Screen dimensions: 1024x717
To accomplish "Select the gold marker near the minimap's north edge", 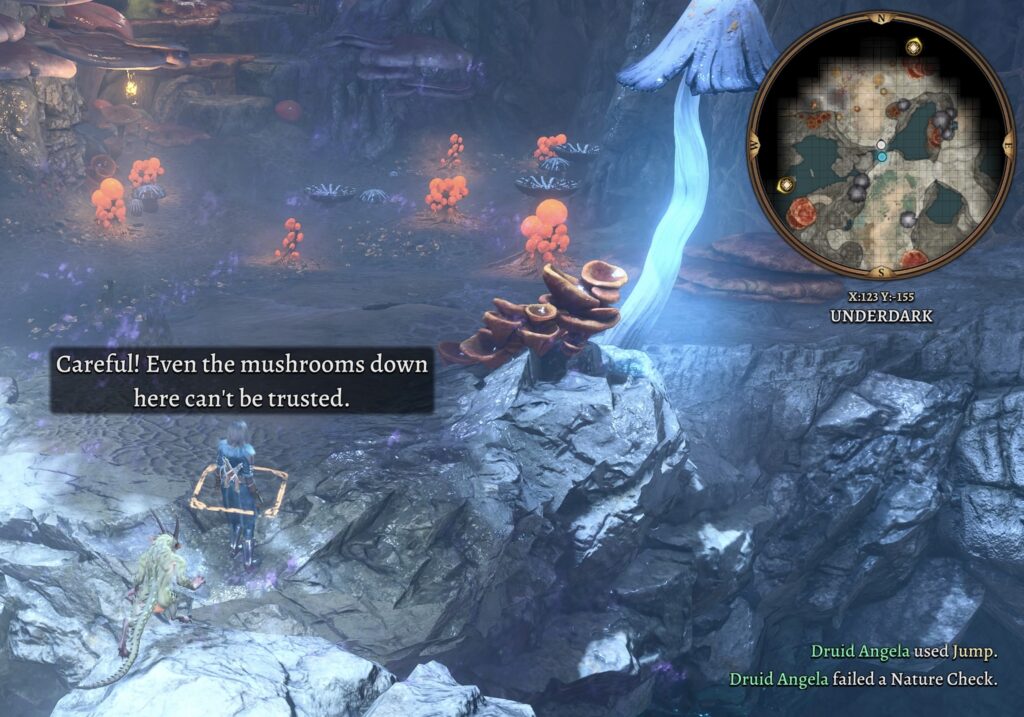I will coord(913,47).
